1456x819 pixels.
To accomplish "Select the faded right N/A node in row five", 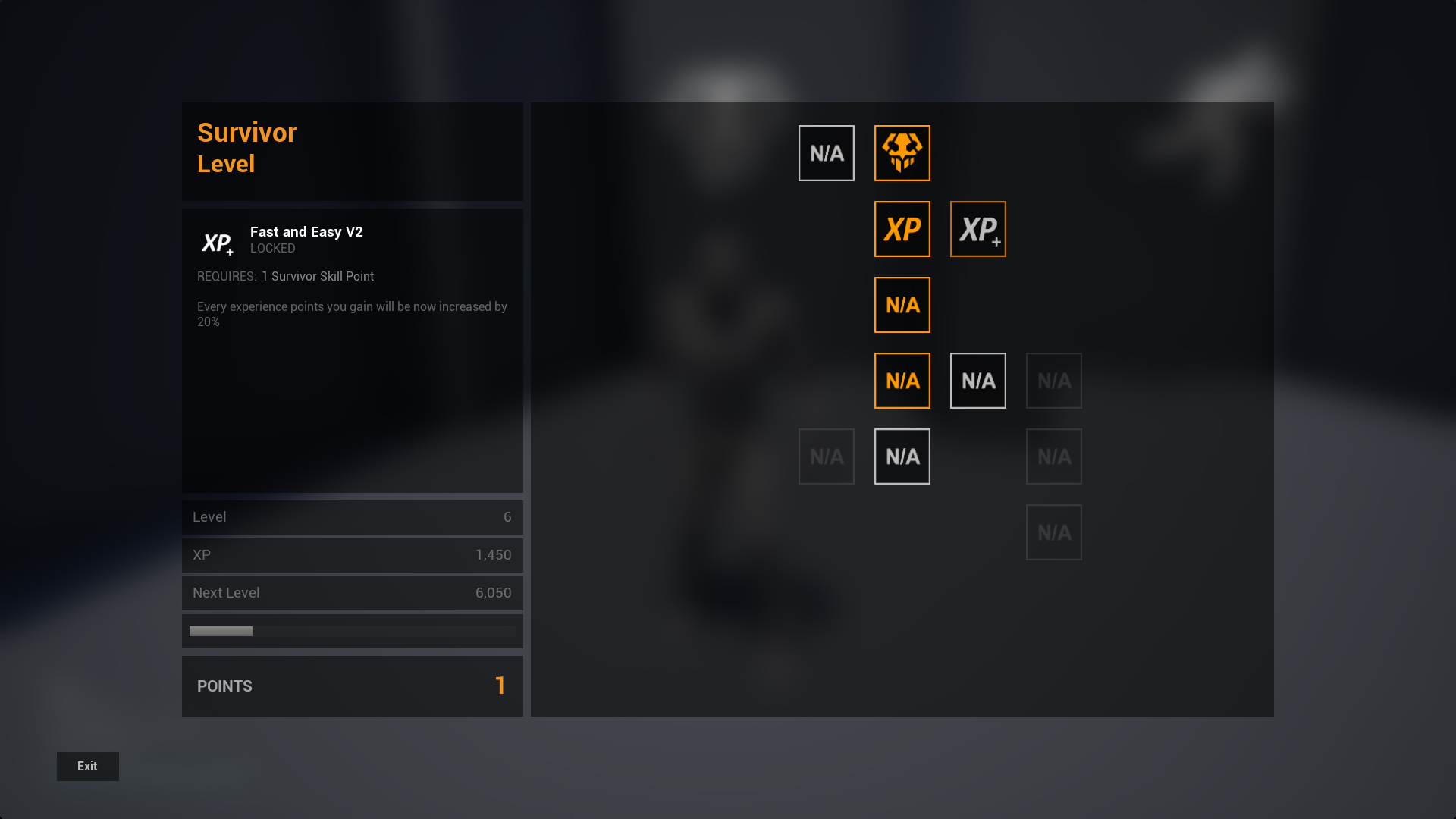I will point(1053,456).
